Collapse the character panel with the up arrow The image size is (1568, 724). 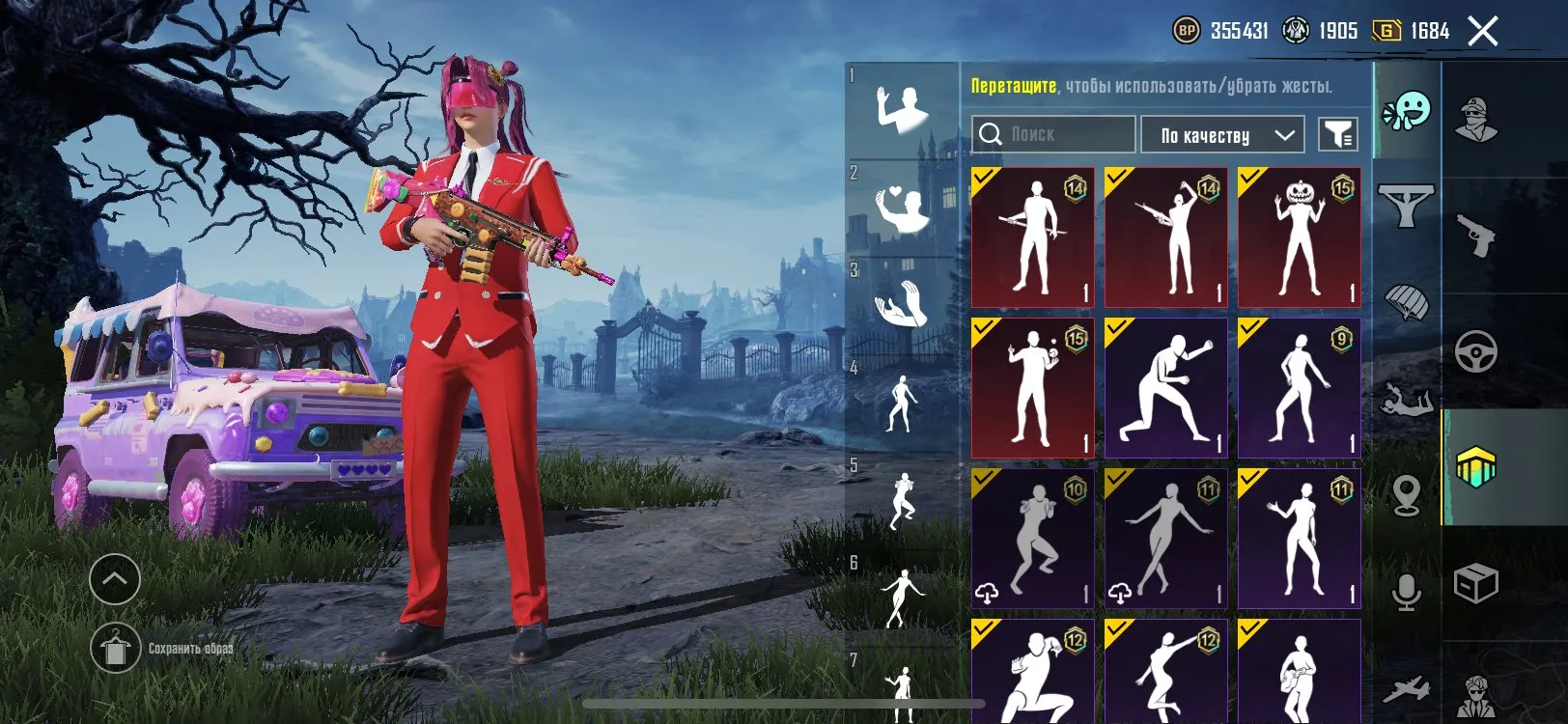tap(116, 576)
